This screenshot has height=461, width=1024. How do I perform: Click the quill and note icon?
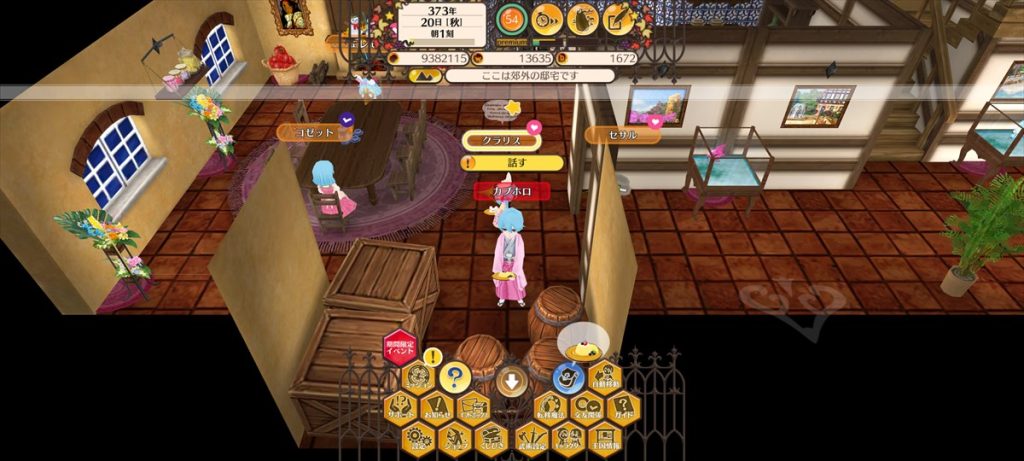618,18
